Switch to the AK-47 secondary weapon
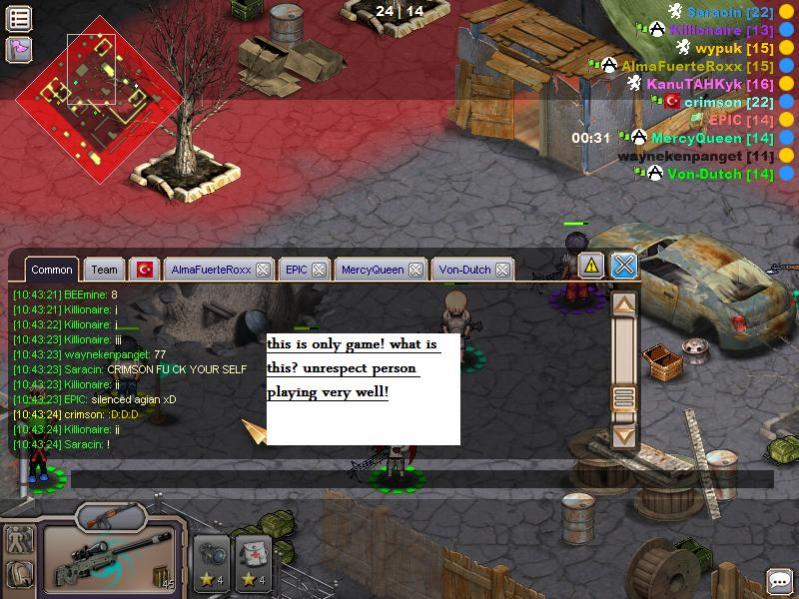The image size is (799, 599). click(111, 518)
